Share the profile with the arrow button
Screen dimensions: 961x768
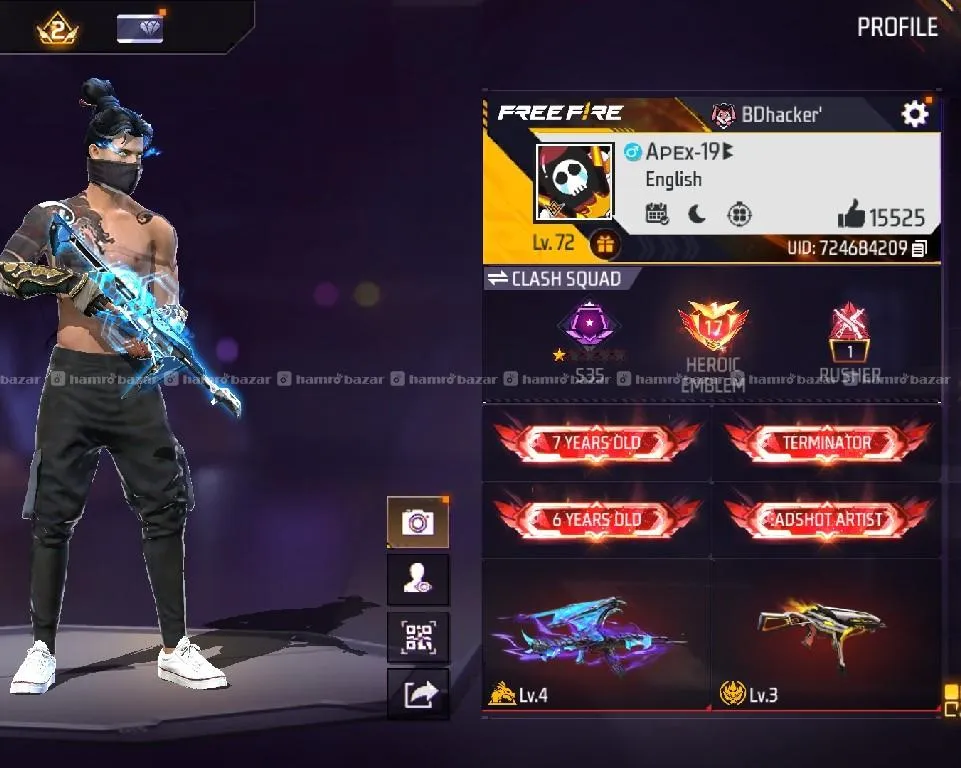click(417, 694)
